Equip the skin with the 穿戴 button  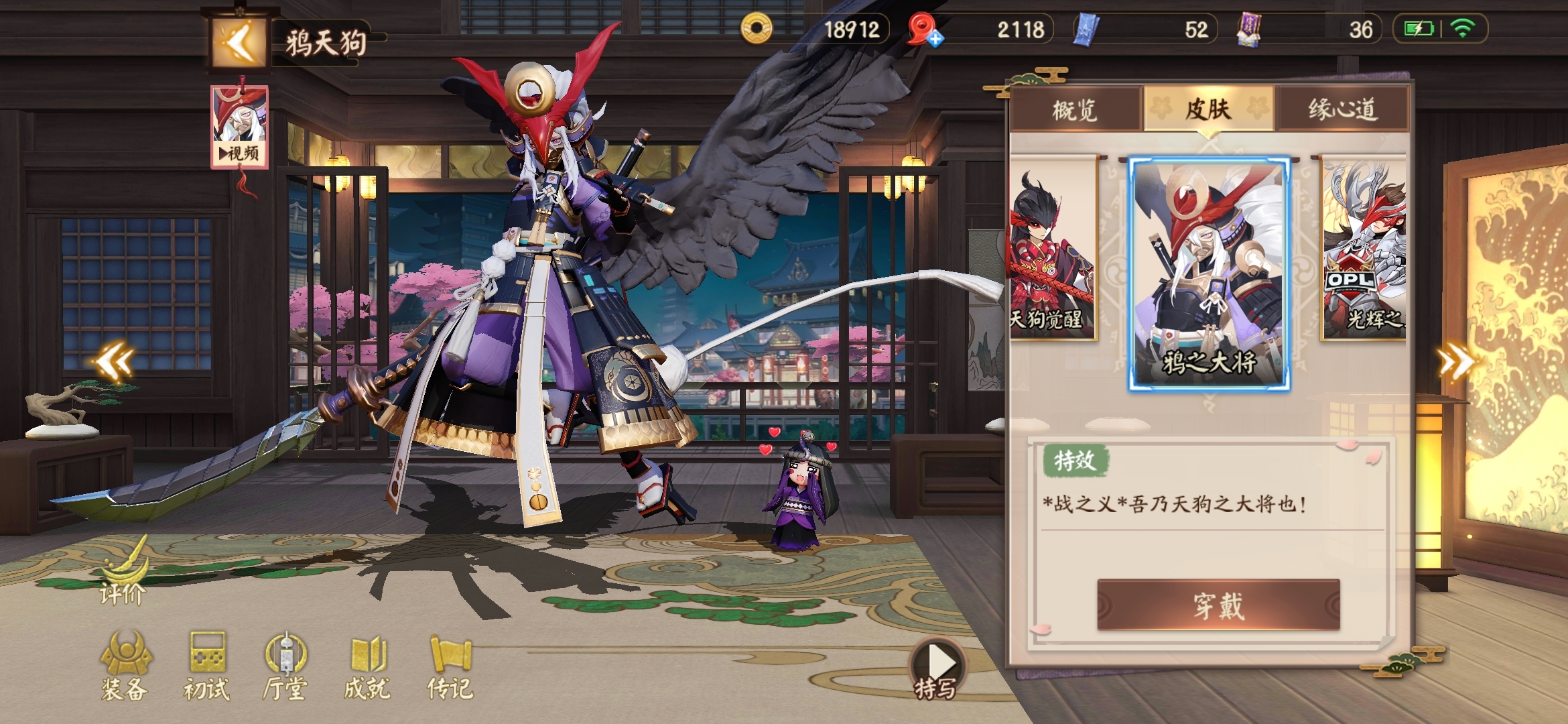coord(1218,605)
